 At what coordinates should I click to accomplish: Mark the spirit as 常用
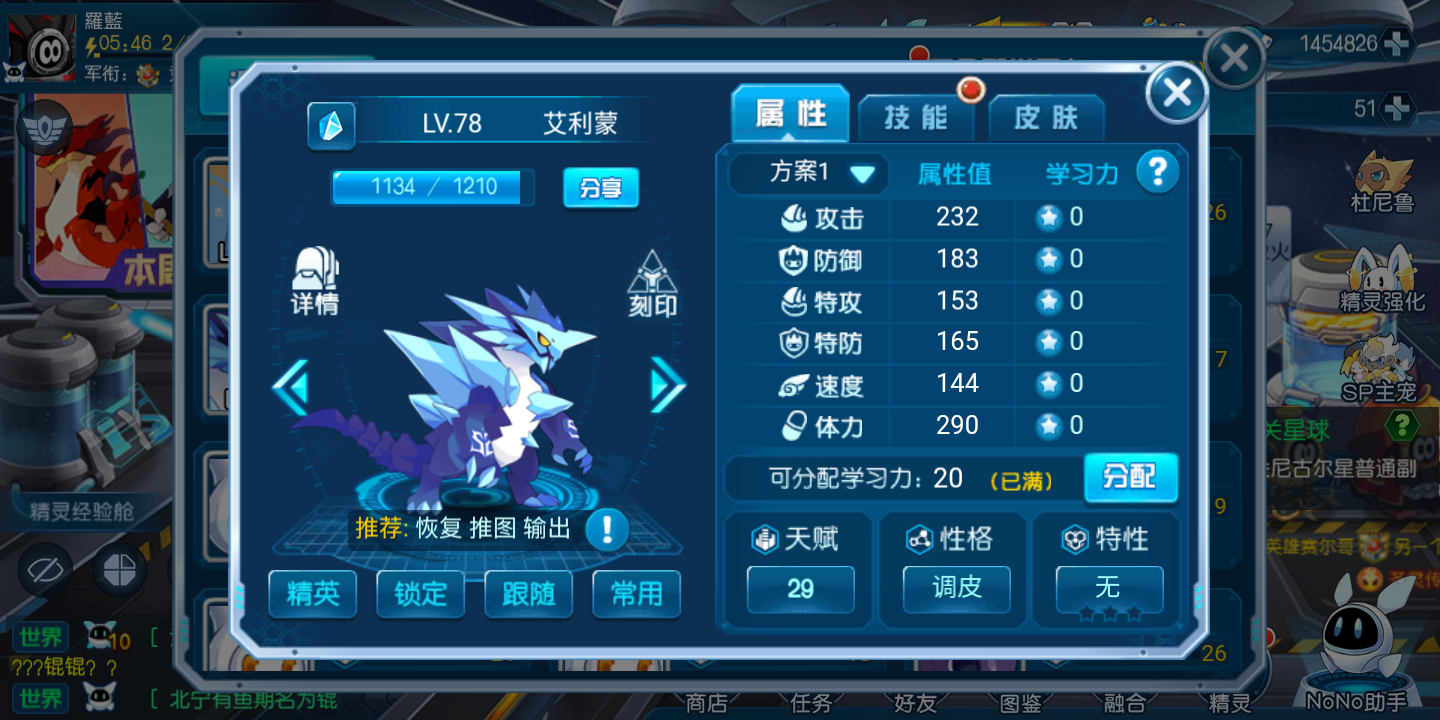click(636, 594)
